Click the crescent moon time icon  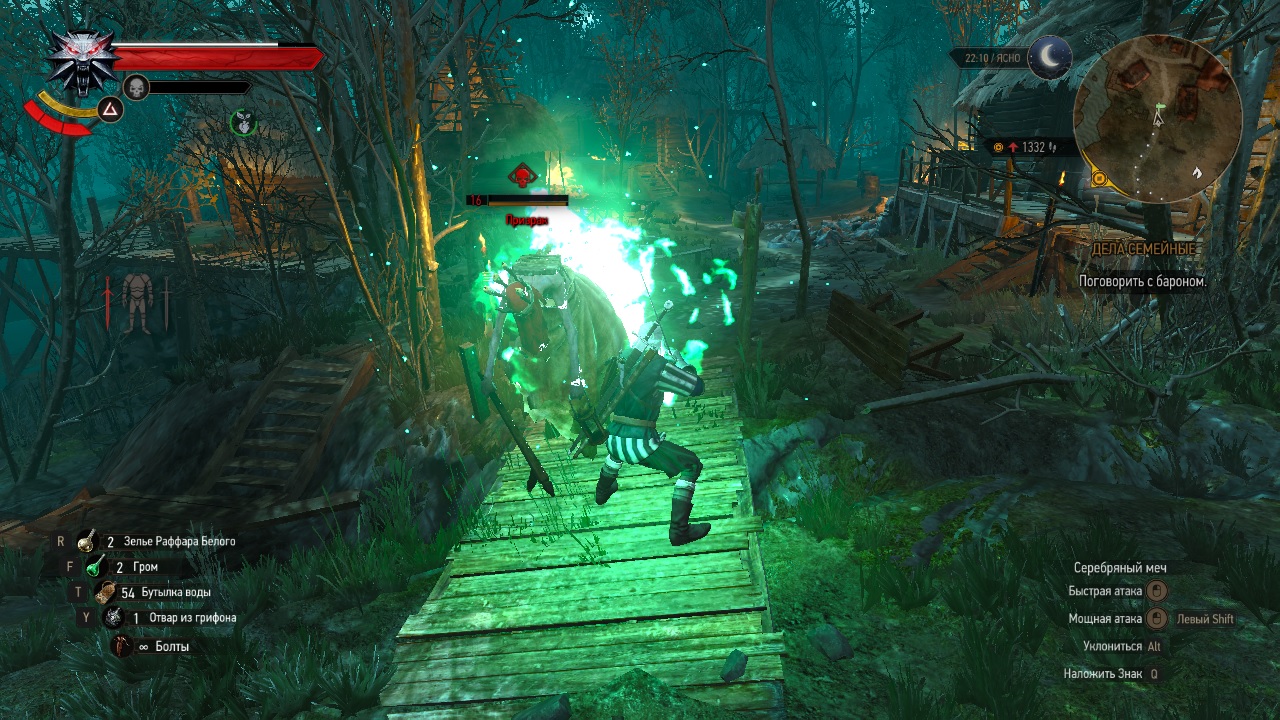(1050, 57)
